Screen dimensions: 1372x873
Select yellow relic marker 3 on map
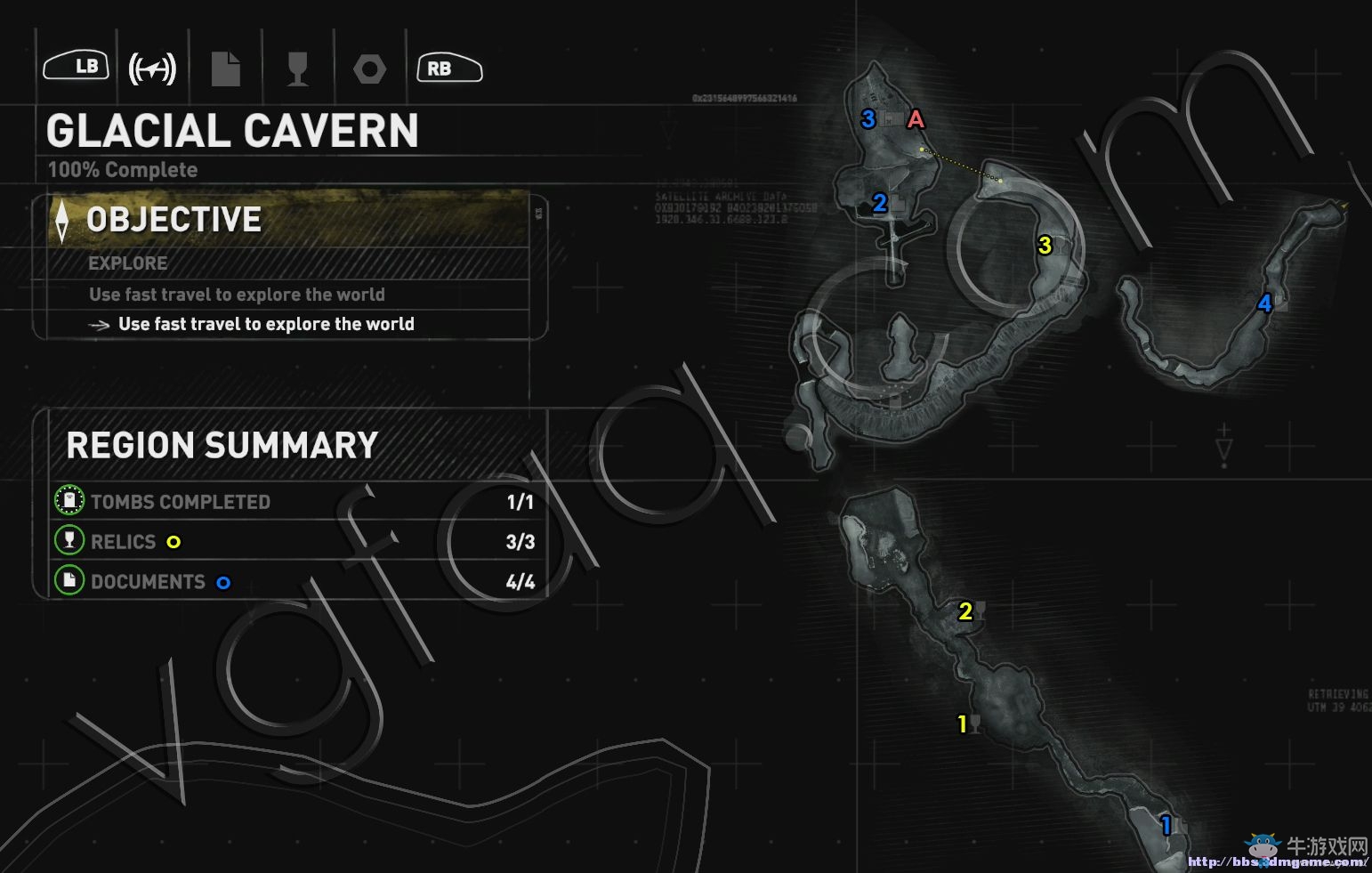click(1045, 245)
